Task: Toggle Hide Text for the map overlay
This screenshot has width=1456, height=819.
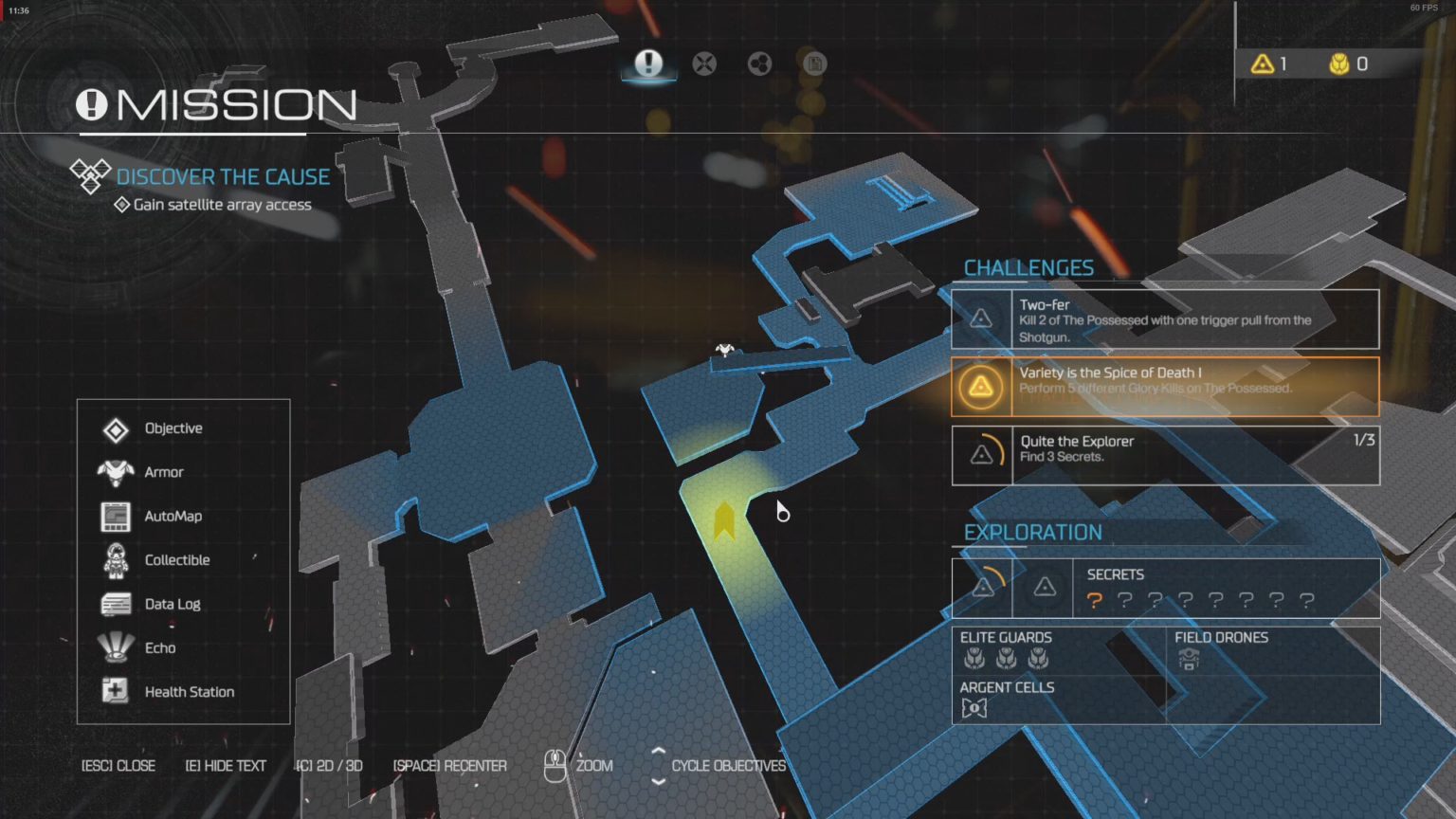Action: (x=227, y=765)
